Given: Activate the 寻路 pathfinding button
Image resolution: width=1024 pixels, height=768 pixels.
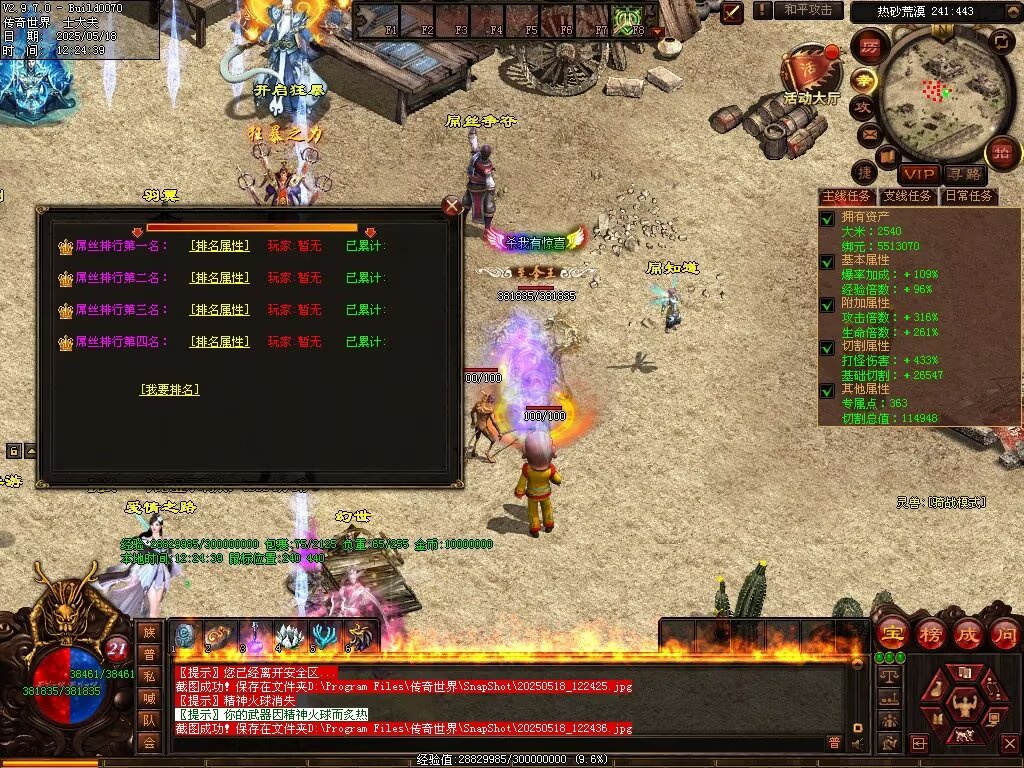Looking at the screenshot, I should click(965, 174).
